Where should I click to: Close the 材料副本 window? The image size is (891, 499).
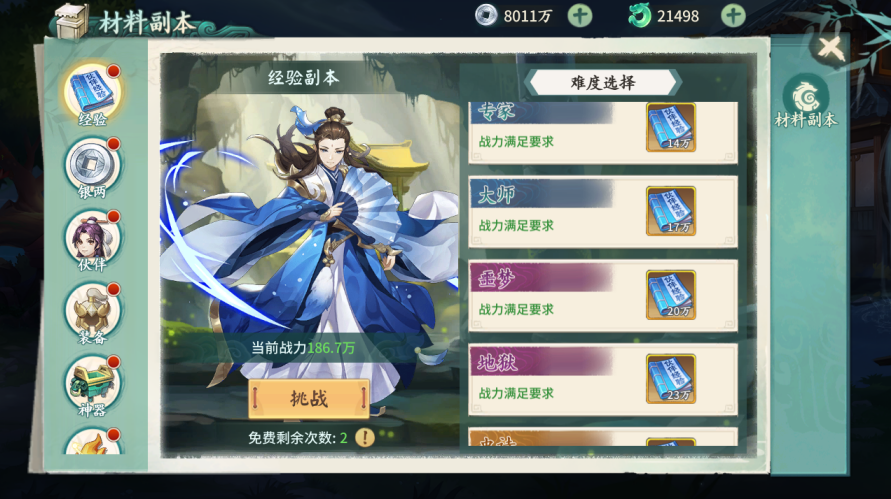829,47
